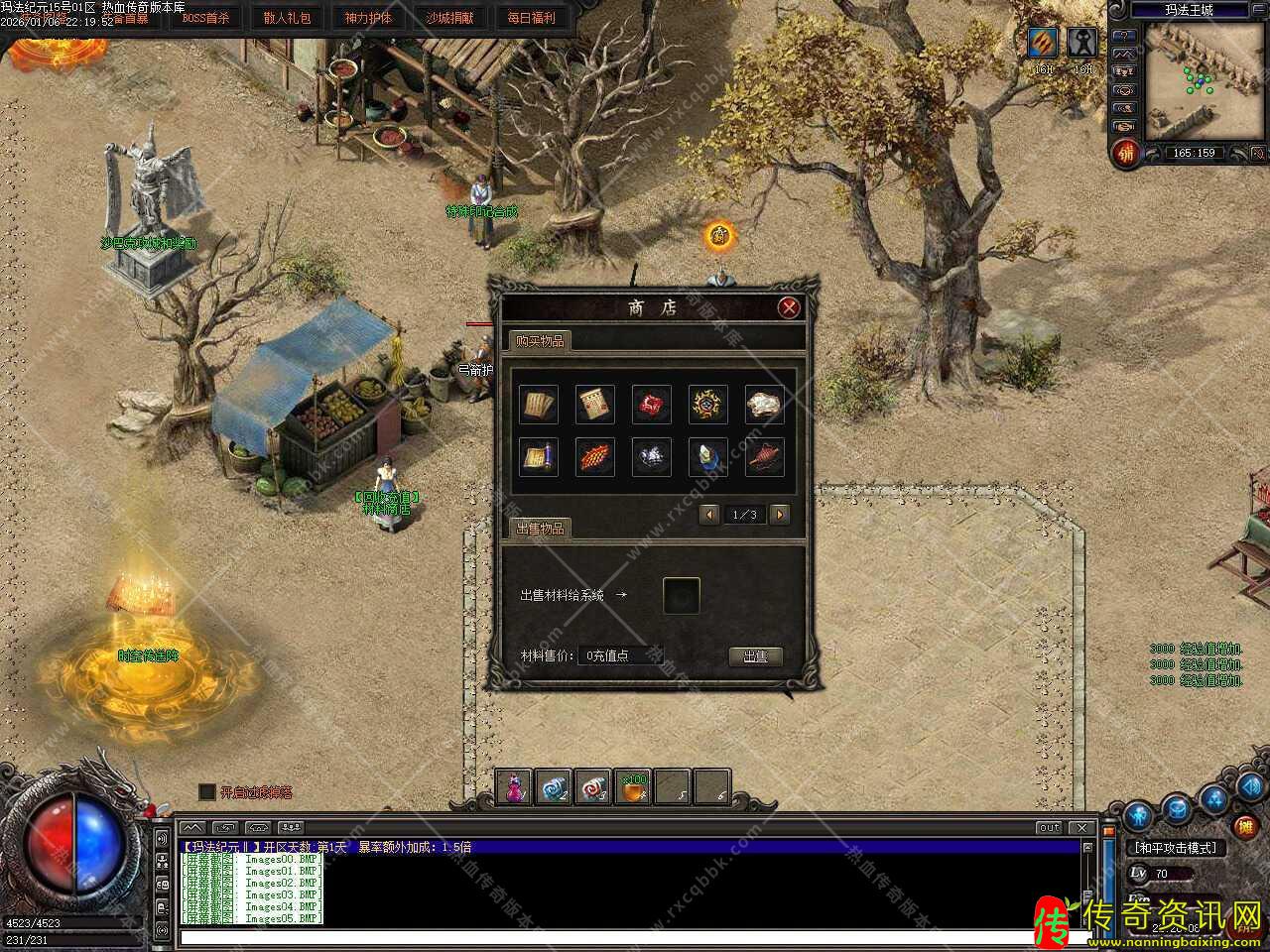Go to the previous shop page
1270x952 pixels.
(709, 514)
